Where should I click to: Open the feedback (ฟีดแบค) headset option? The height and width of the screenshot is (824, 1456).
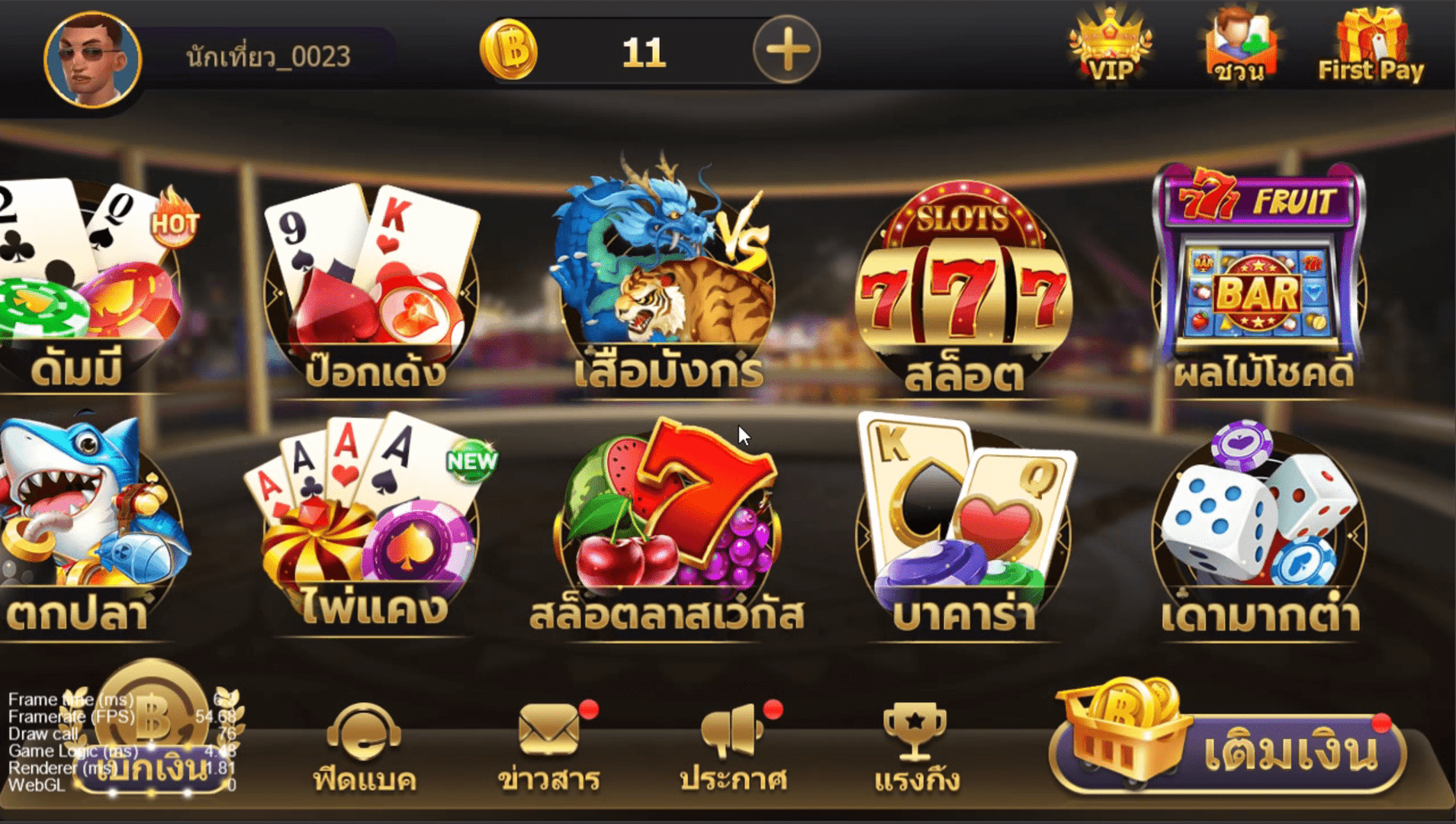[365, 732]
